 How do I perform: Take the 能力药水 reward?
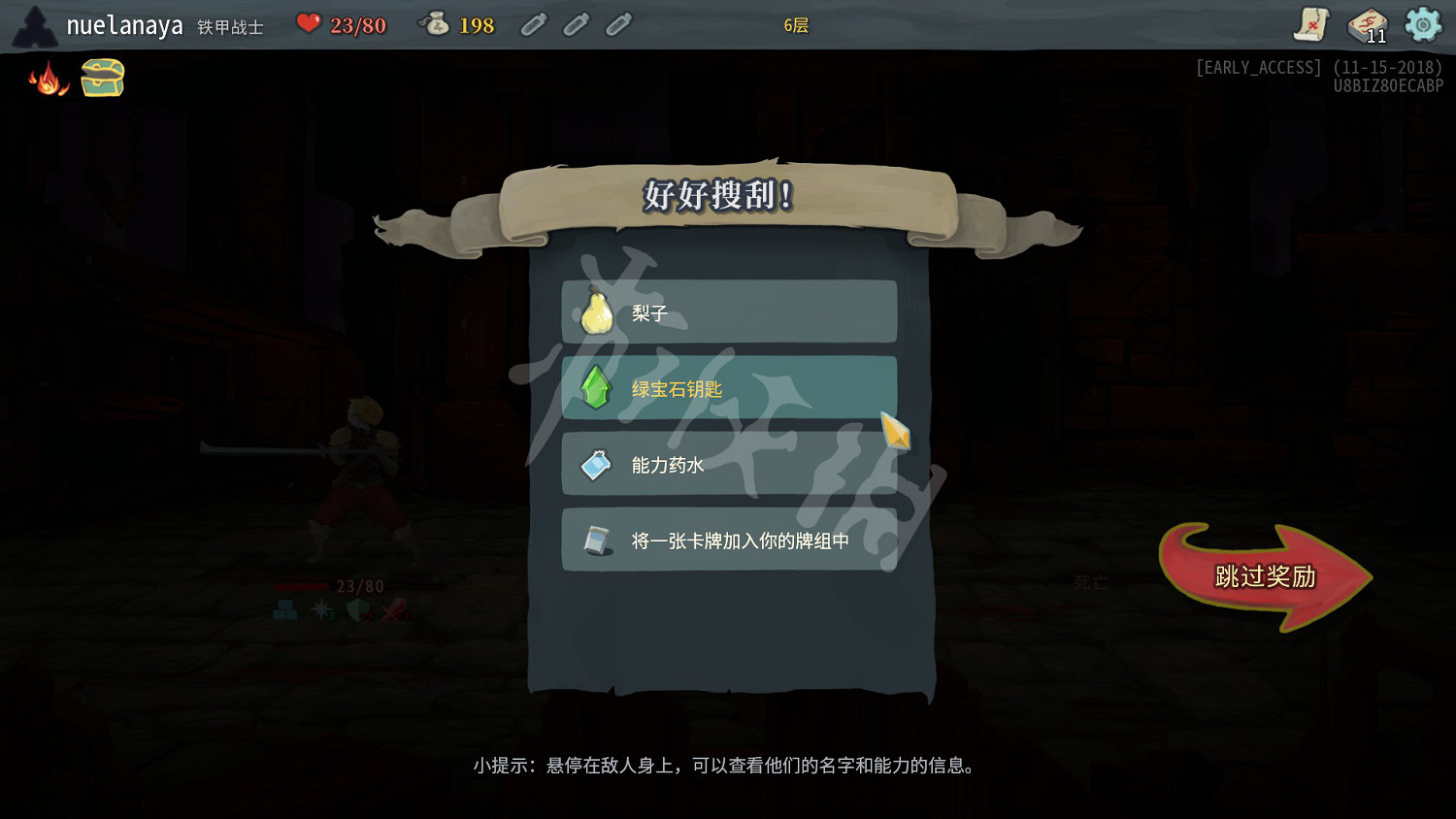[728, 464]
